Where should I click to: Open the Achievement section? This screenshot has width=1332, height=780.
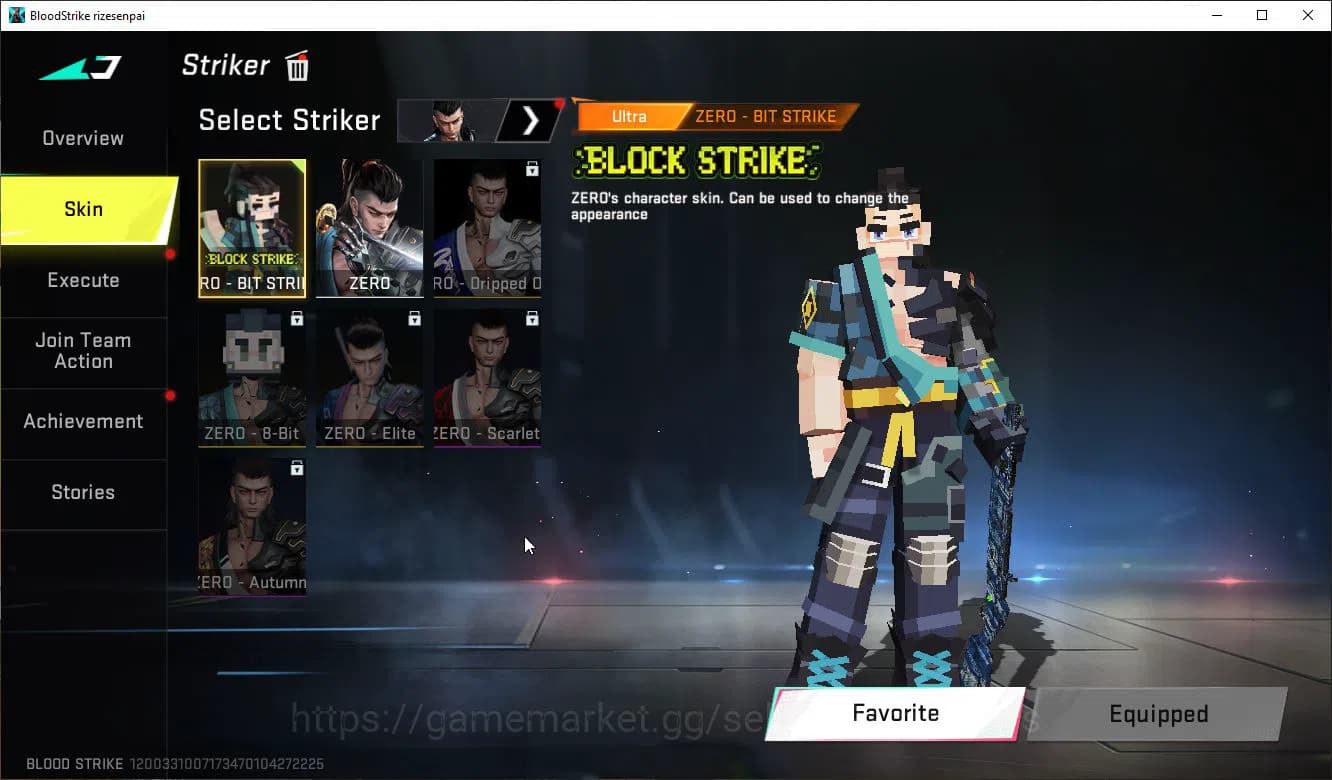click(83, 421)
